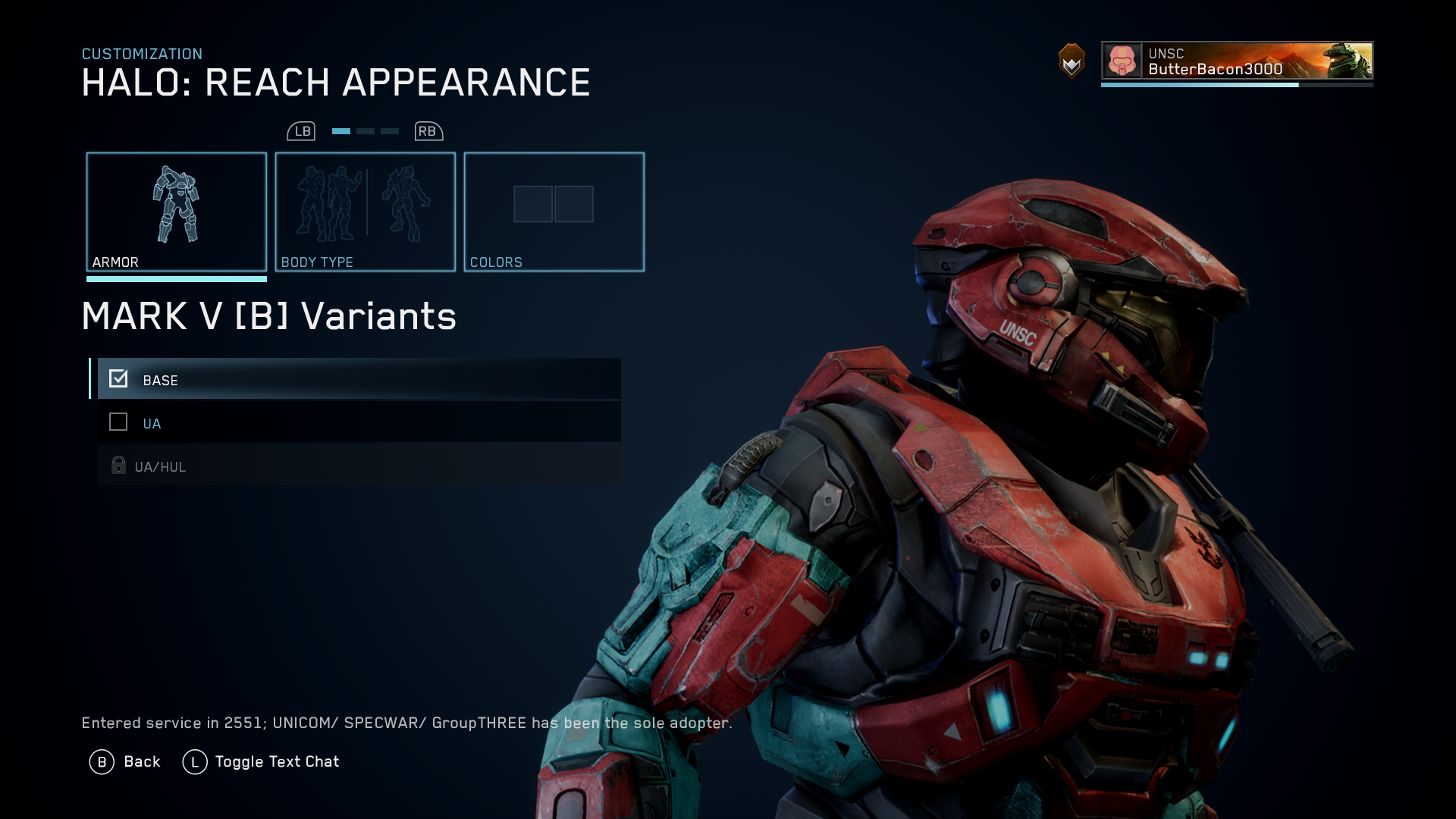Click the spartan silhouette in the Armor box

point(177,205)
